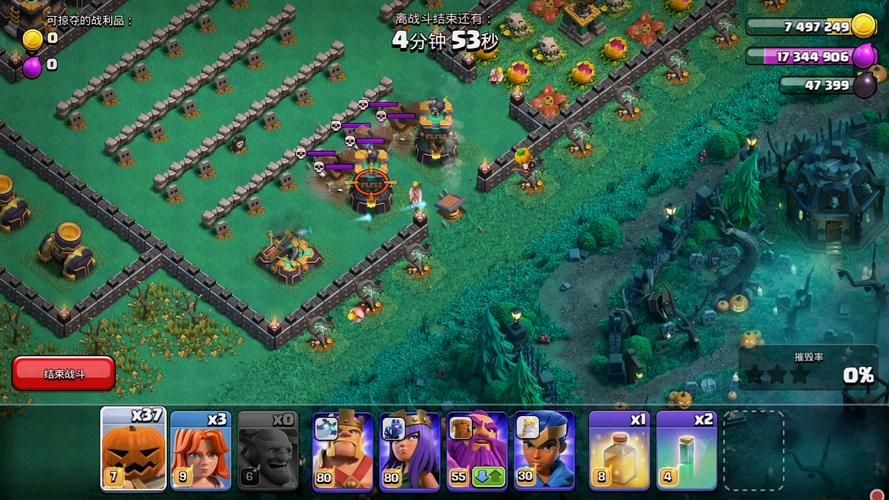Screen dimensions: 889x500
Task: Choose the Grand Warden hero card
Action: [476, 450]
